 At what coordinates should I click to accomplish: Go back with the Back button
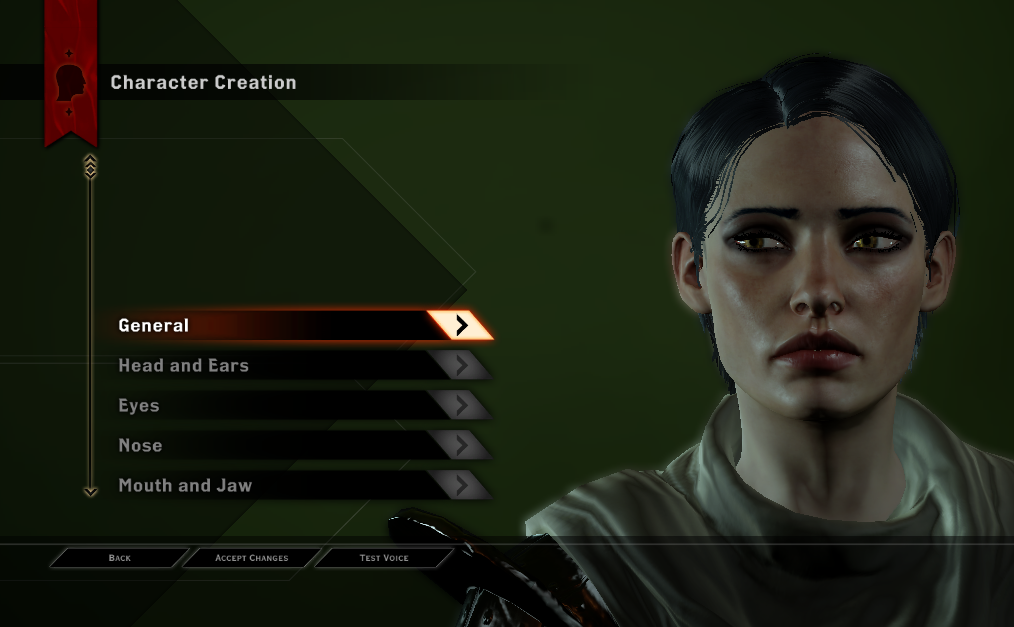click(120, 558)
